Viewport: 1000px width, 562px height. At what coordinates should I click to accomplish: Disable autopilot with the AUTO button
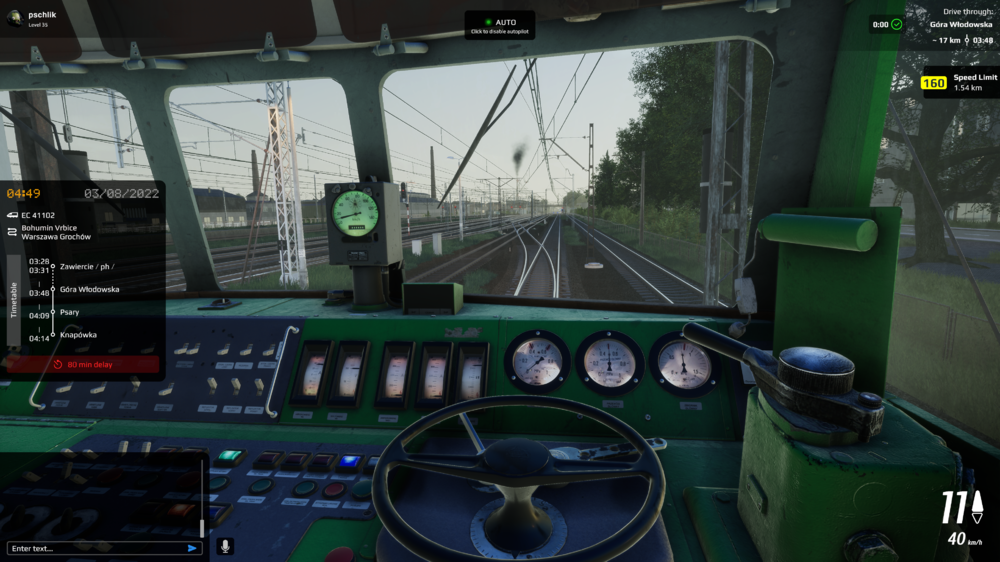coord(499,25)
